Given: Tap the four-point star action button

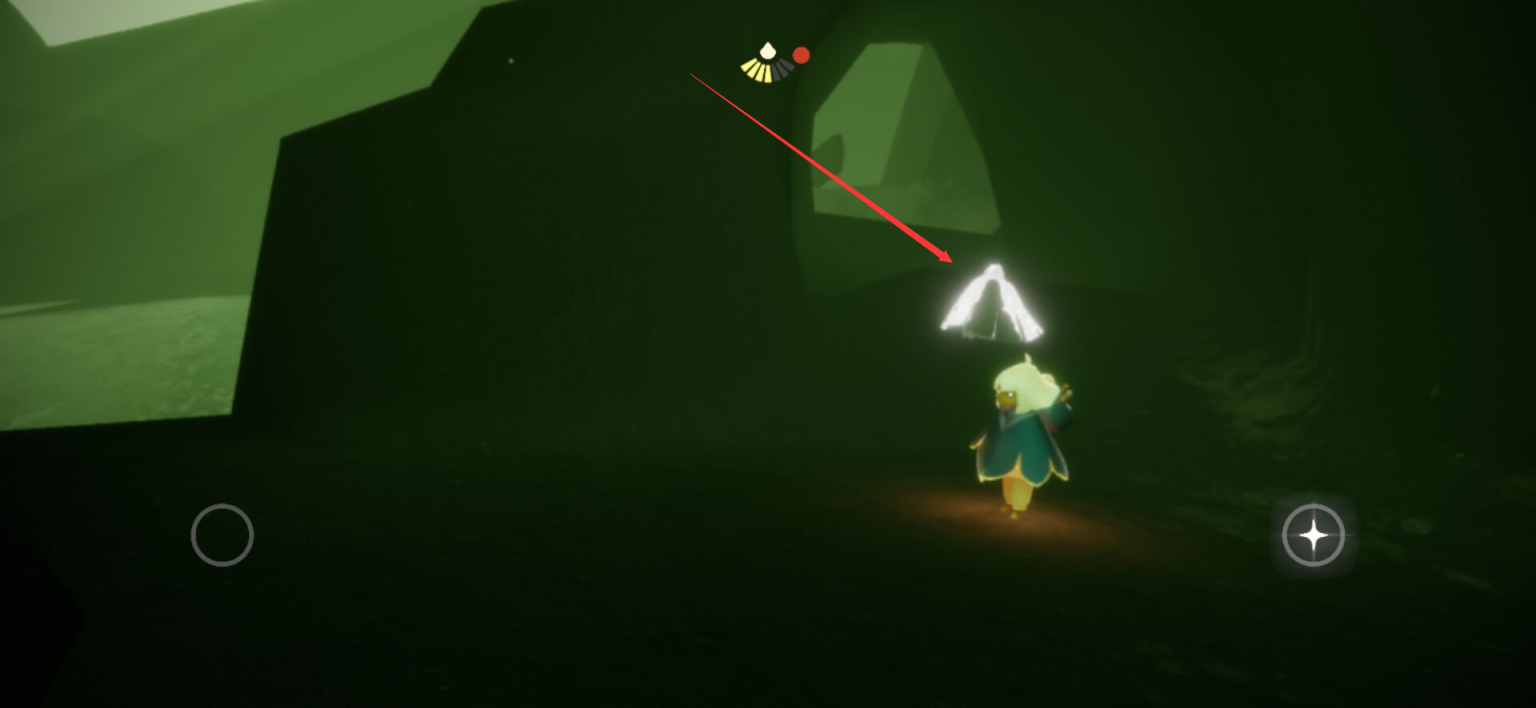Looking at the screenshot, I should (x=1313, y=536).
